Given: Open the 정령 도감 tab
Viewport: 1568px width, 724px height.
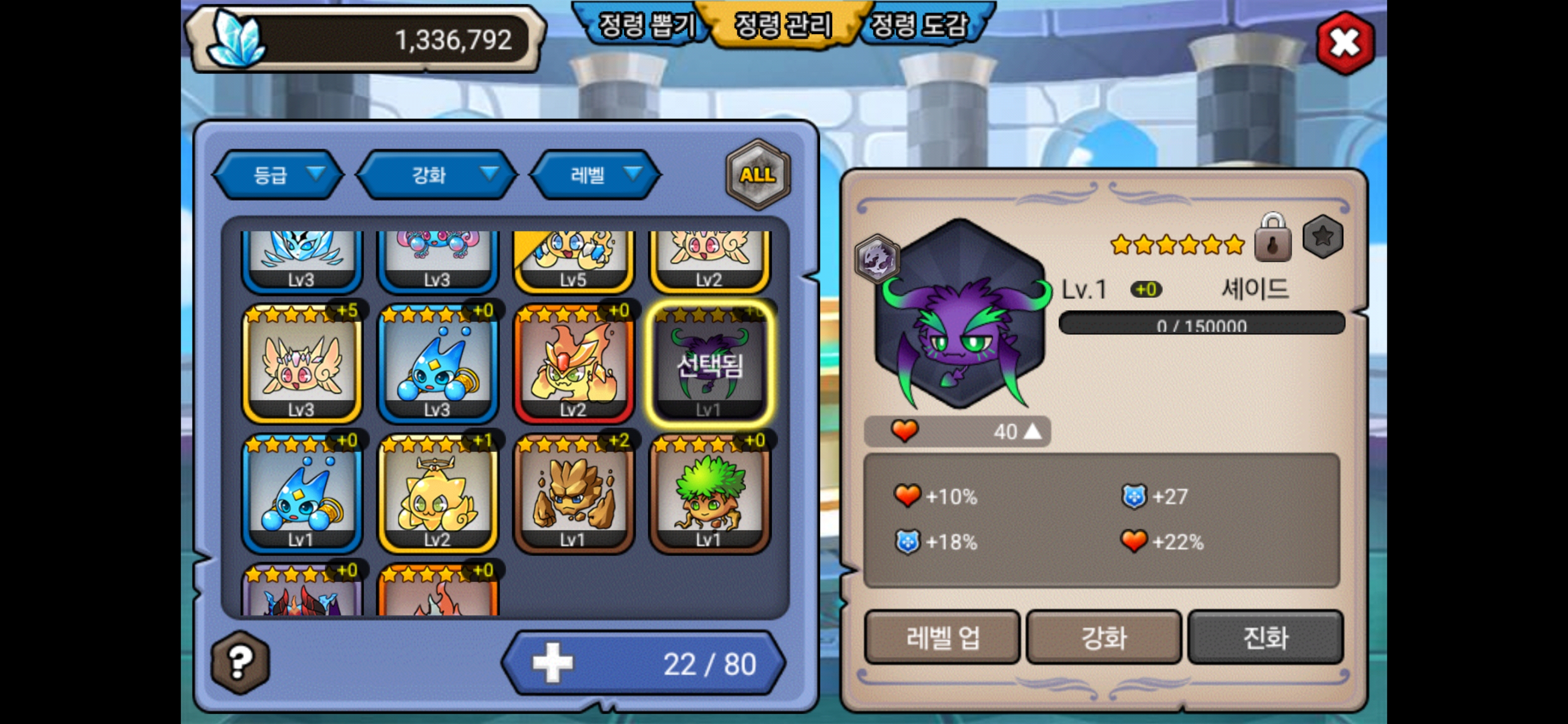Looking at the screenshot, I should point(919,26).
